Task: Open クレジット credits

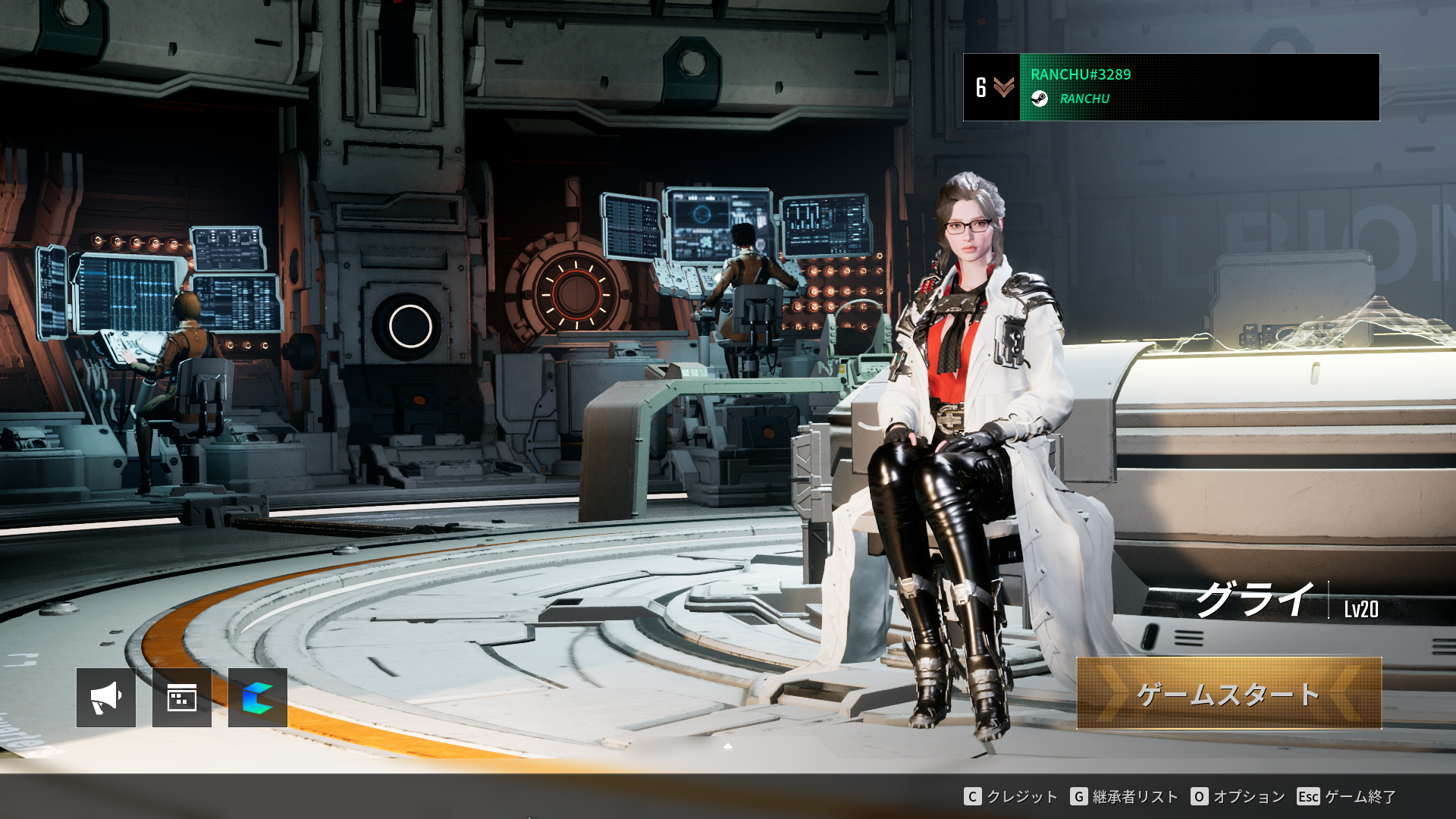Action: click(1011, 796)
